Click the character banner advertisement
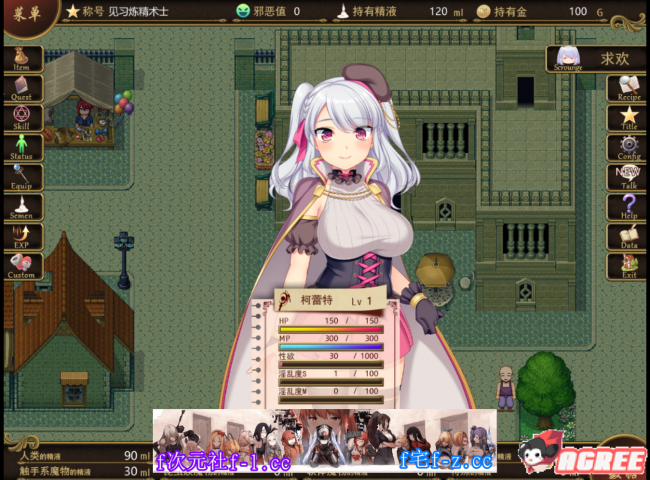Screen dimensions: 650x480 324,440
